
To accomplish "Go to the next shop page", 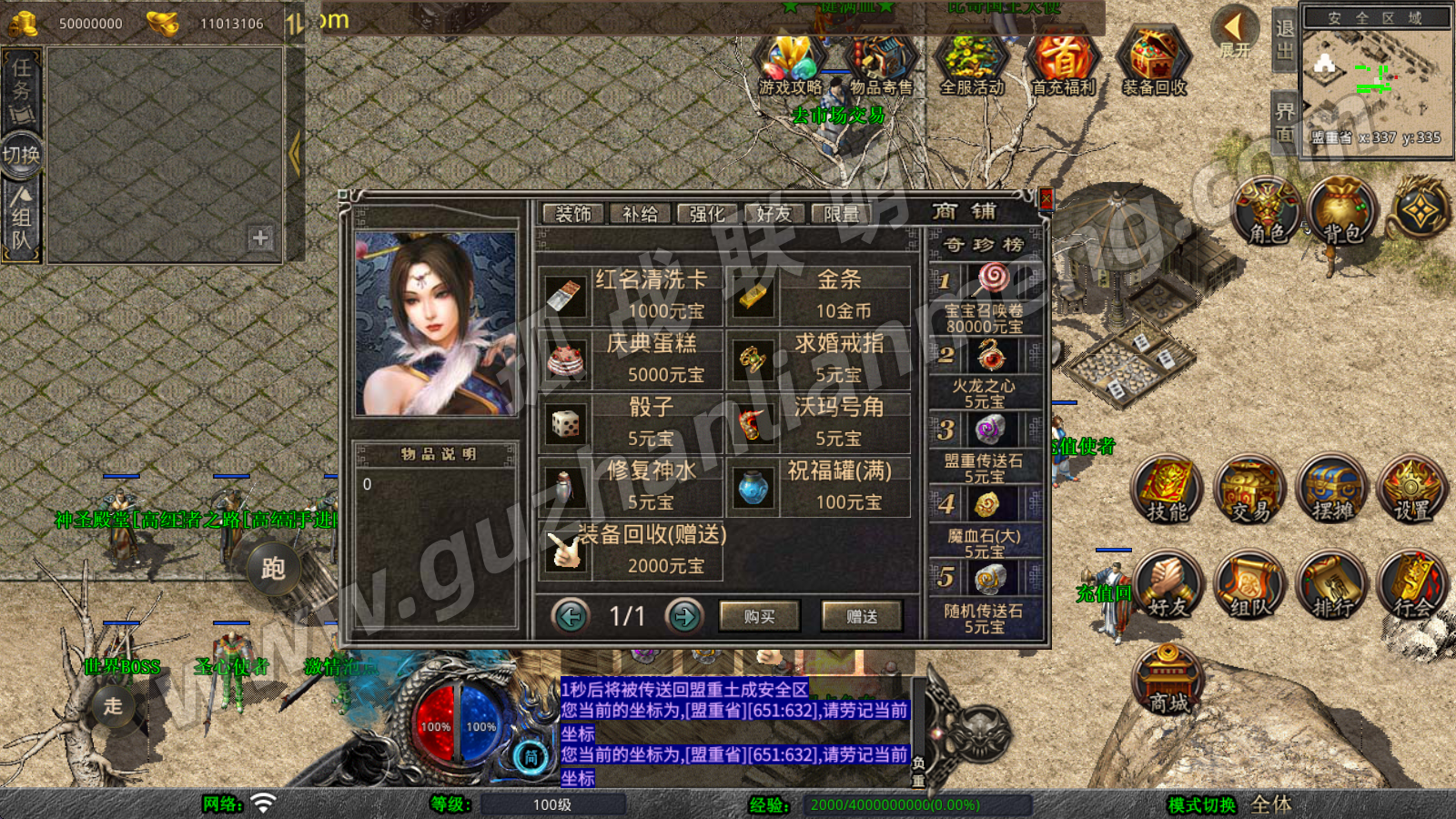I will coord(684,617).
